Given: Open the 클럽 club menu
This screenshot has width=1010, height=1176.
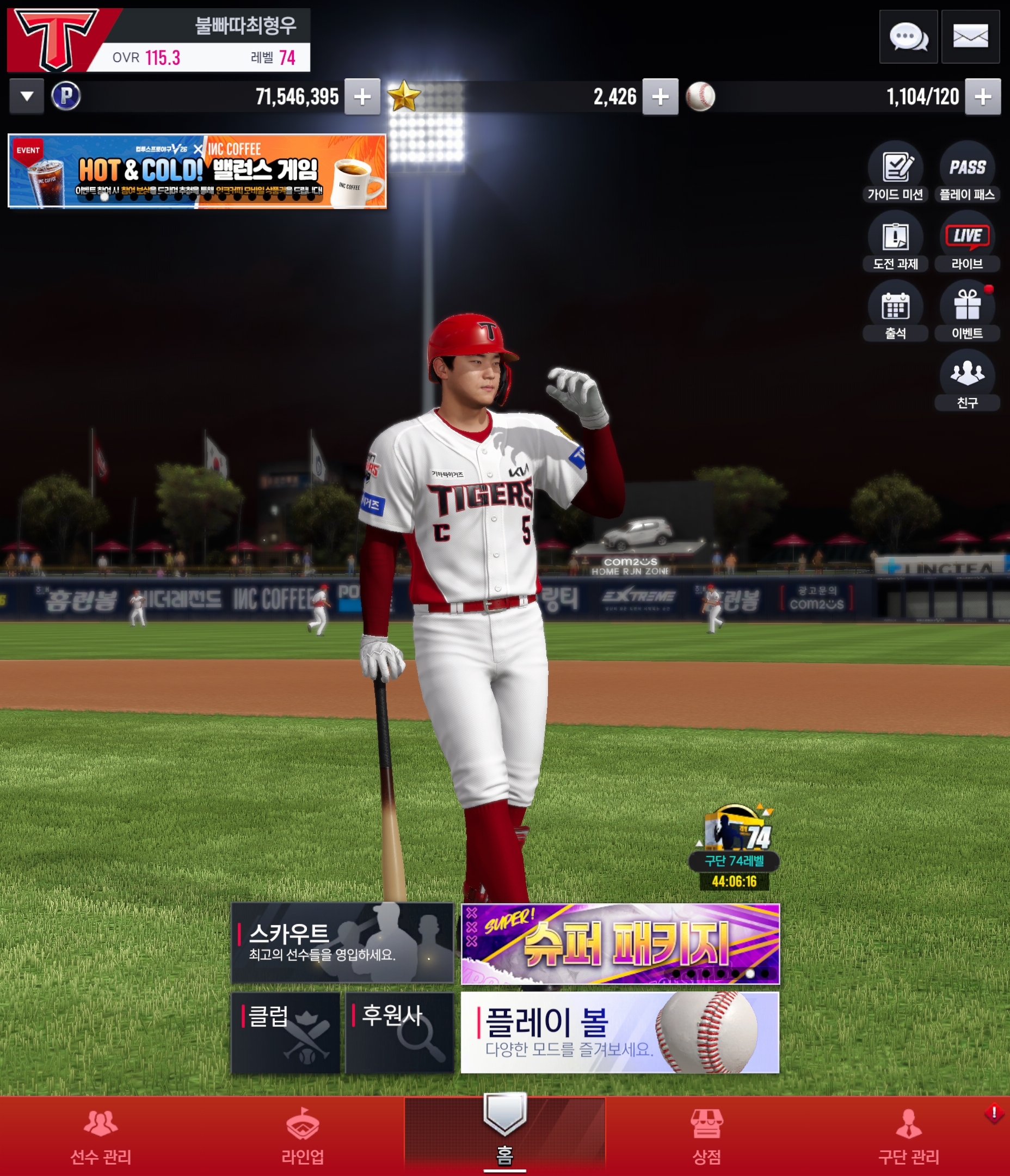Looking at the screenshot, I should pyautogui.click(x=285, y=1032).
